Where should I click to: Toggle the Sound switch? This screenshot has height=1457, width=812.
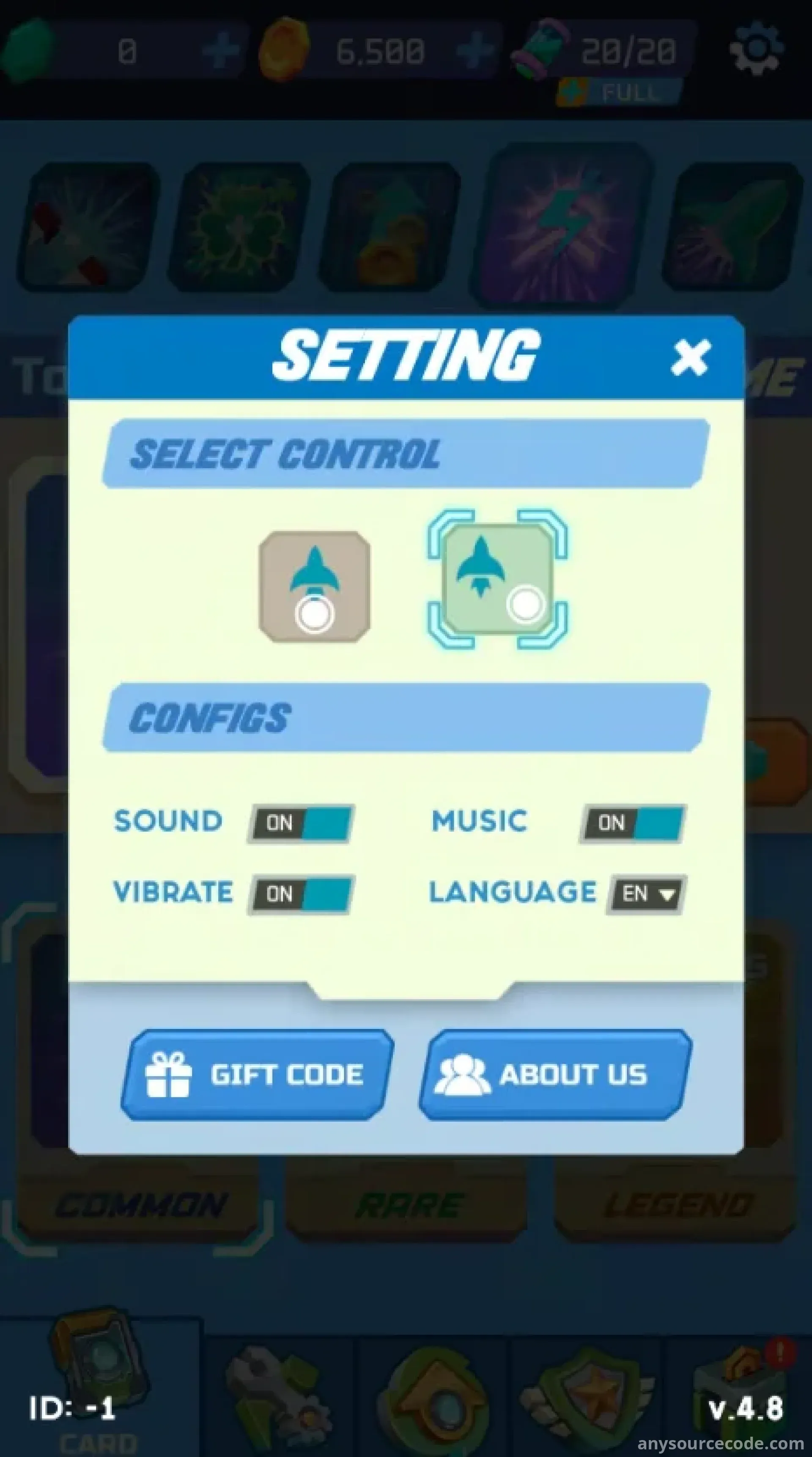[x=301, y=823]
